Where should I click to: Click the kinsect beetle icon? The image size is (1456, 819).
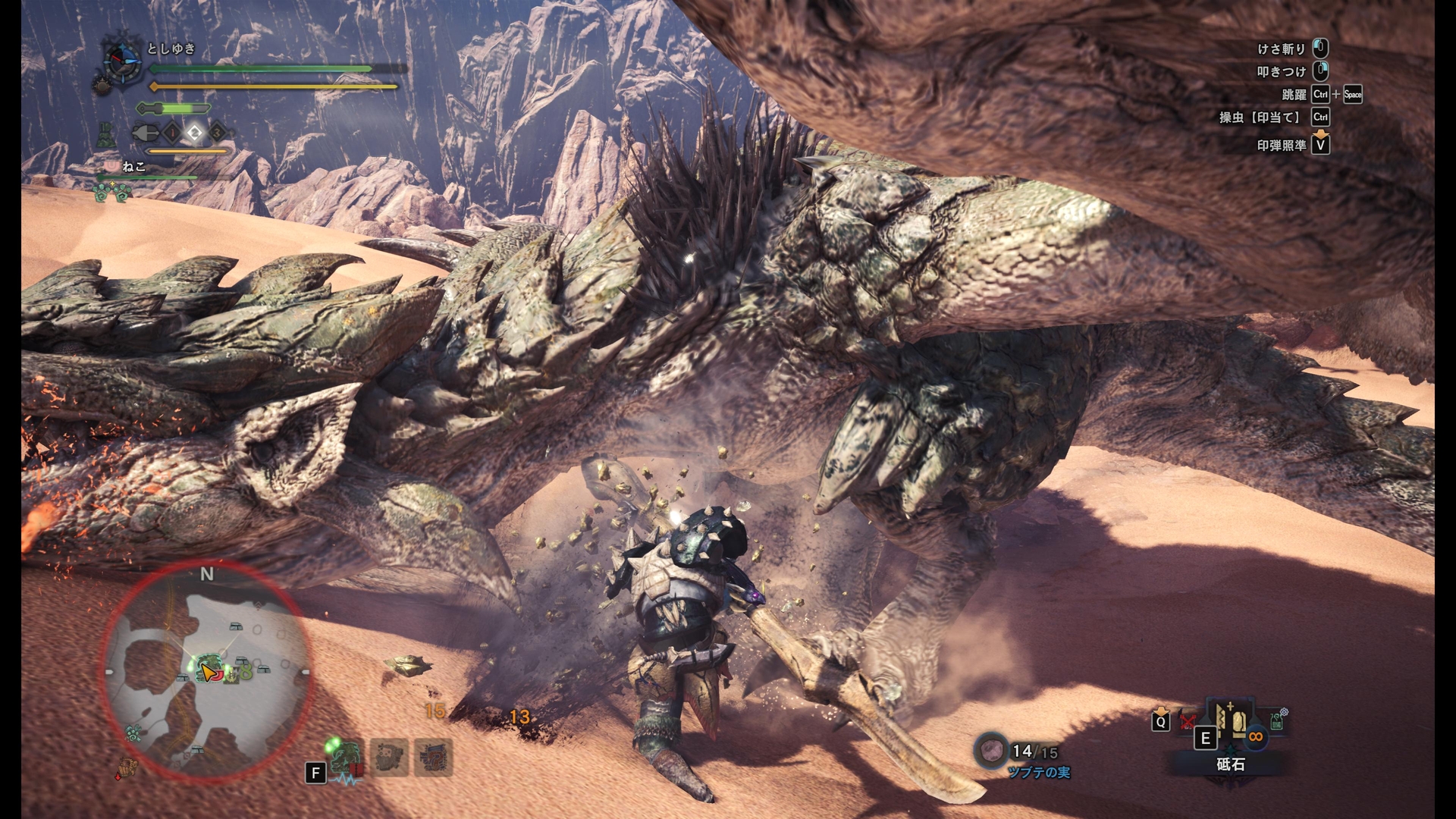pos(145,133)
